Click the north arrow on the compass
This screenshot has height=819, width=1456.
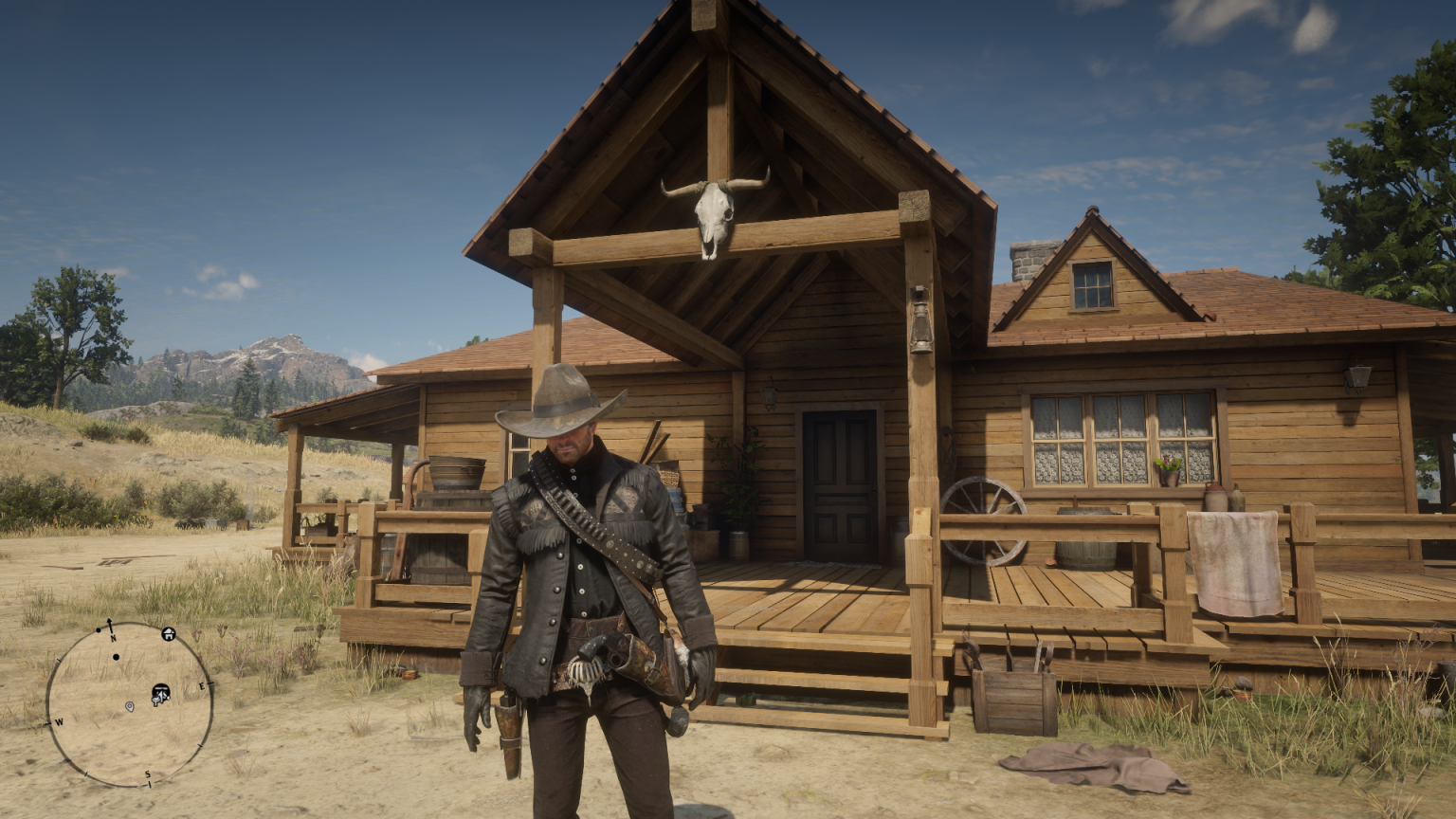[x=110, y=623]
